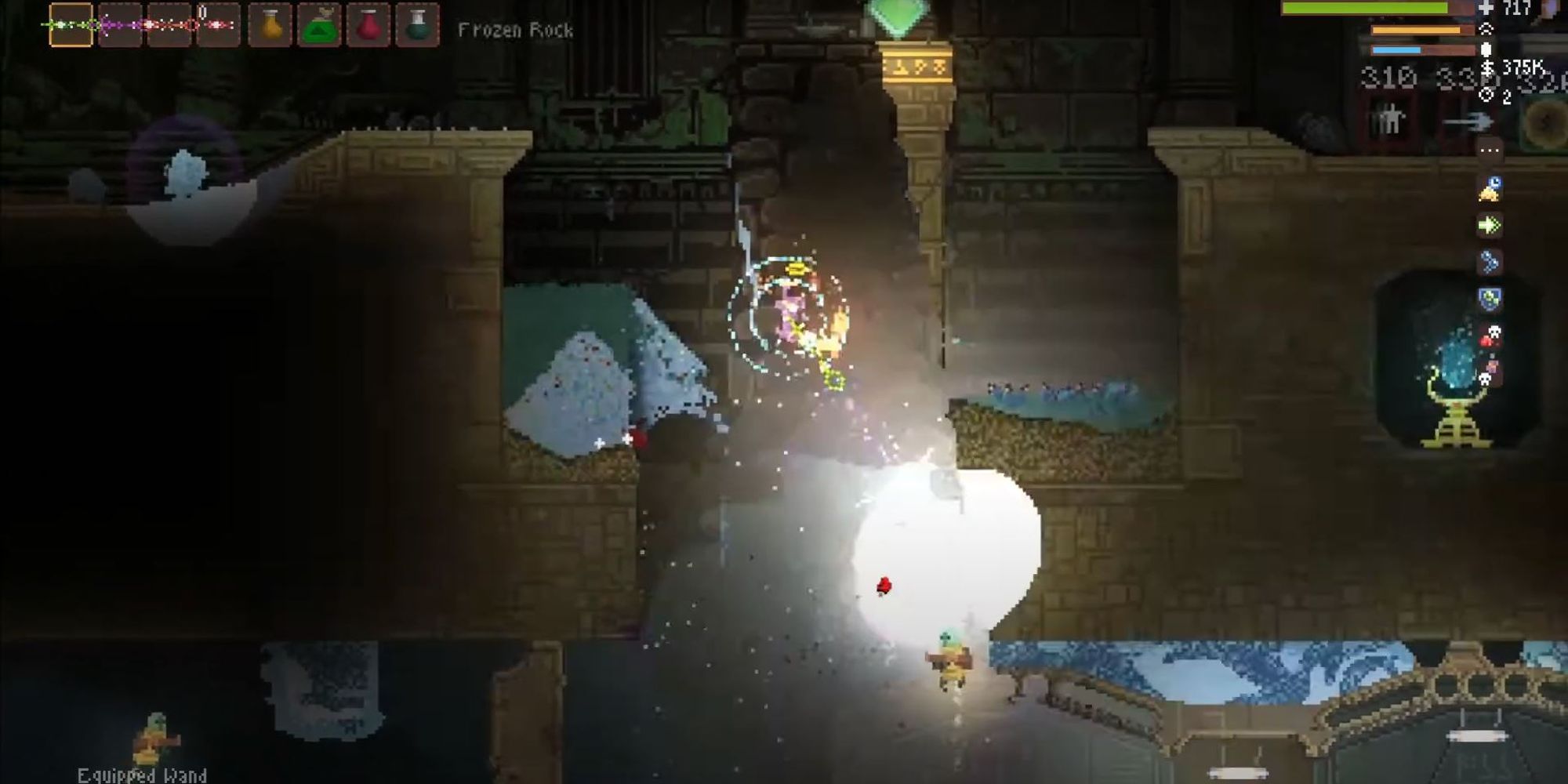This screenshot has width=1568, height=784.
Task: Select the green pouch item slot
Action: [319, 22]
